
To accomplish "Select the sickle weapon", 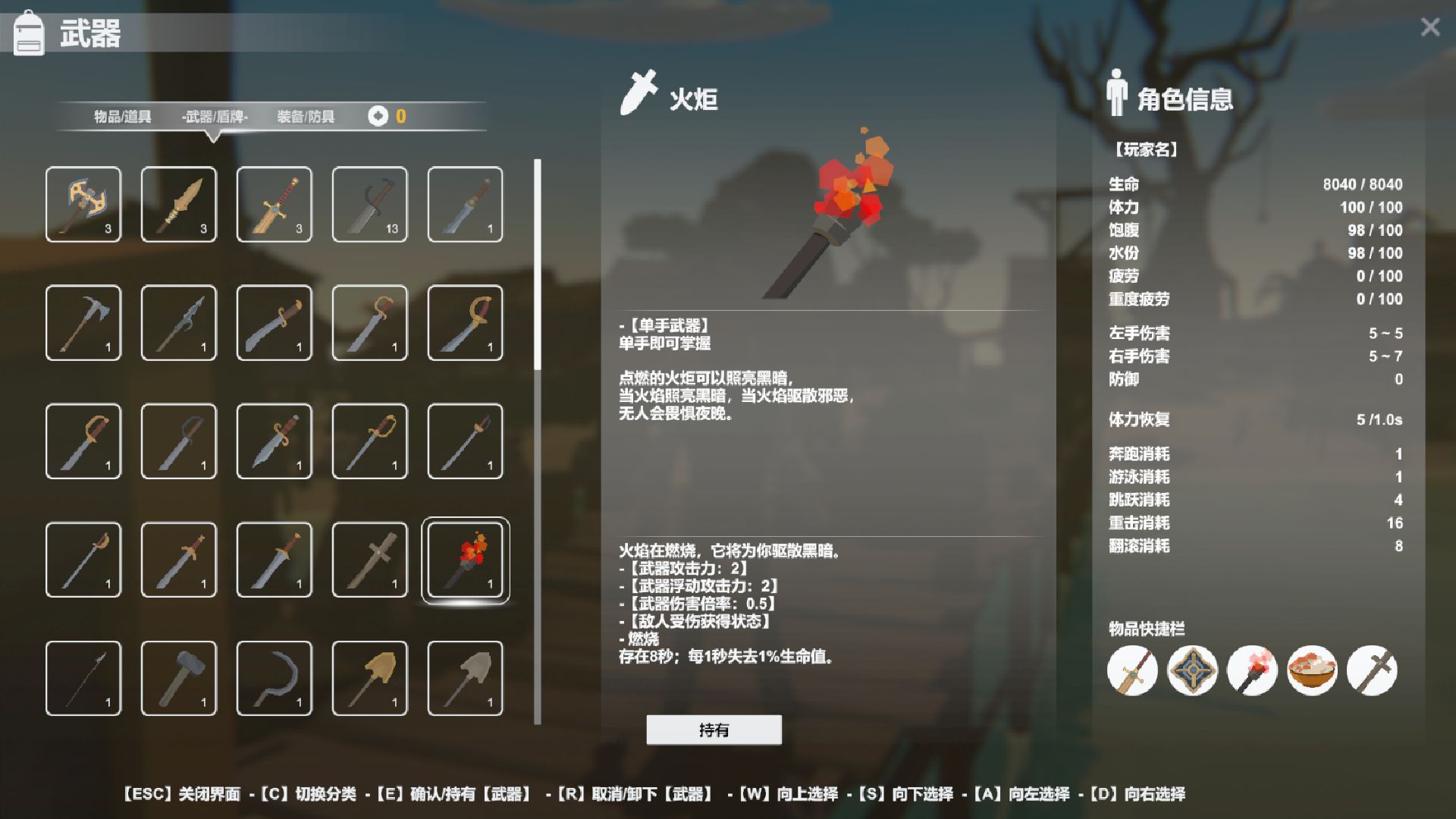I will point(274,677).
